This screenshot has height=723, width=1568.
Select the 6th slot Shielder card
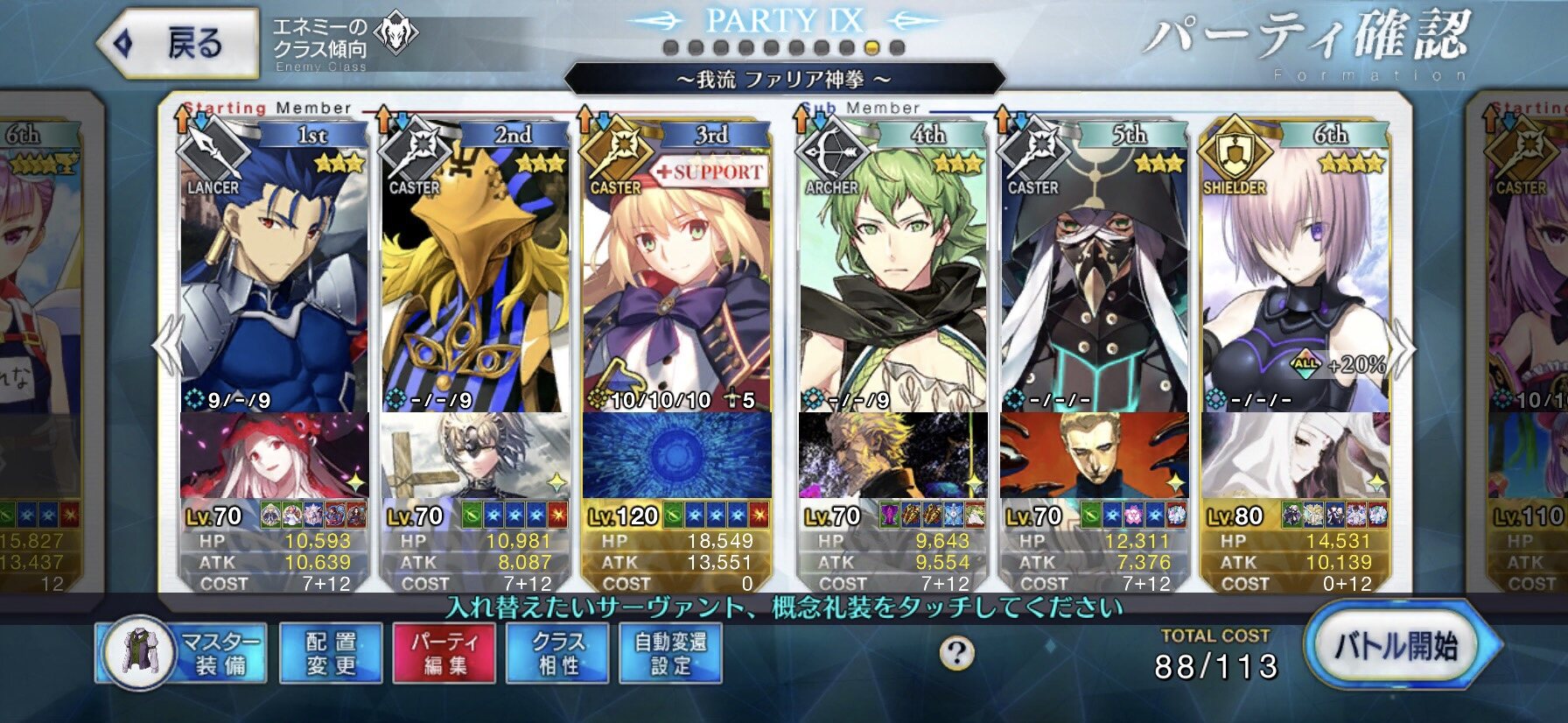tap(1295, 280)
